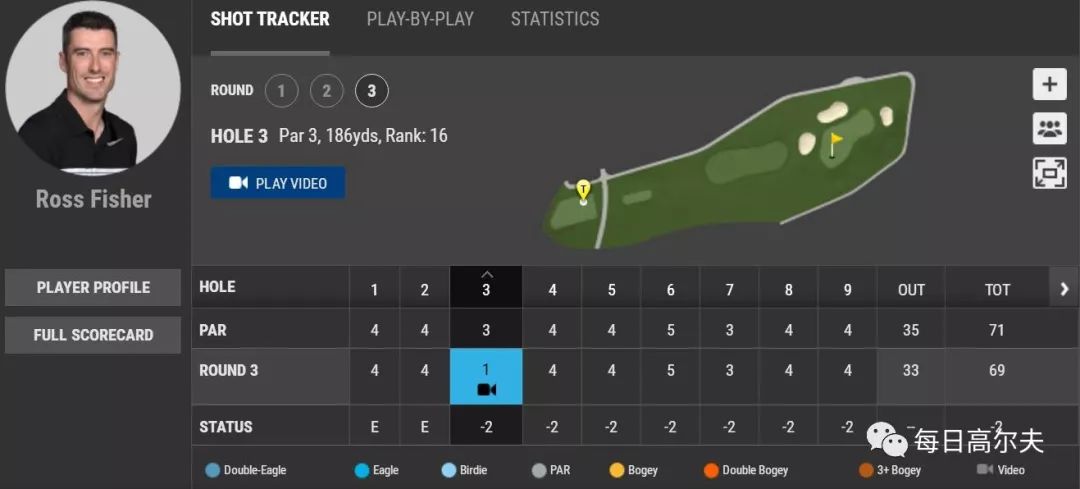Expand hole map to fullscreen

tap(1049, 172)
